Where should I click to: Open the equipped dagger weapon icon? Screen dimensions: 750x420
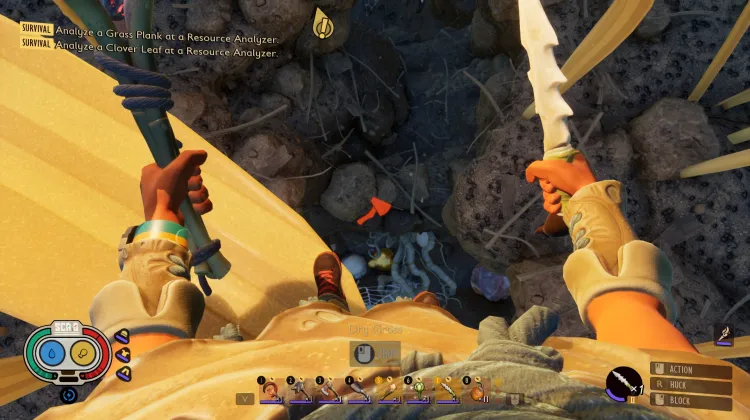[621, 383]
